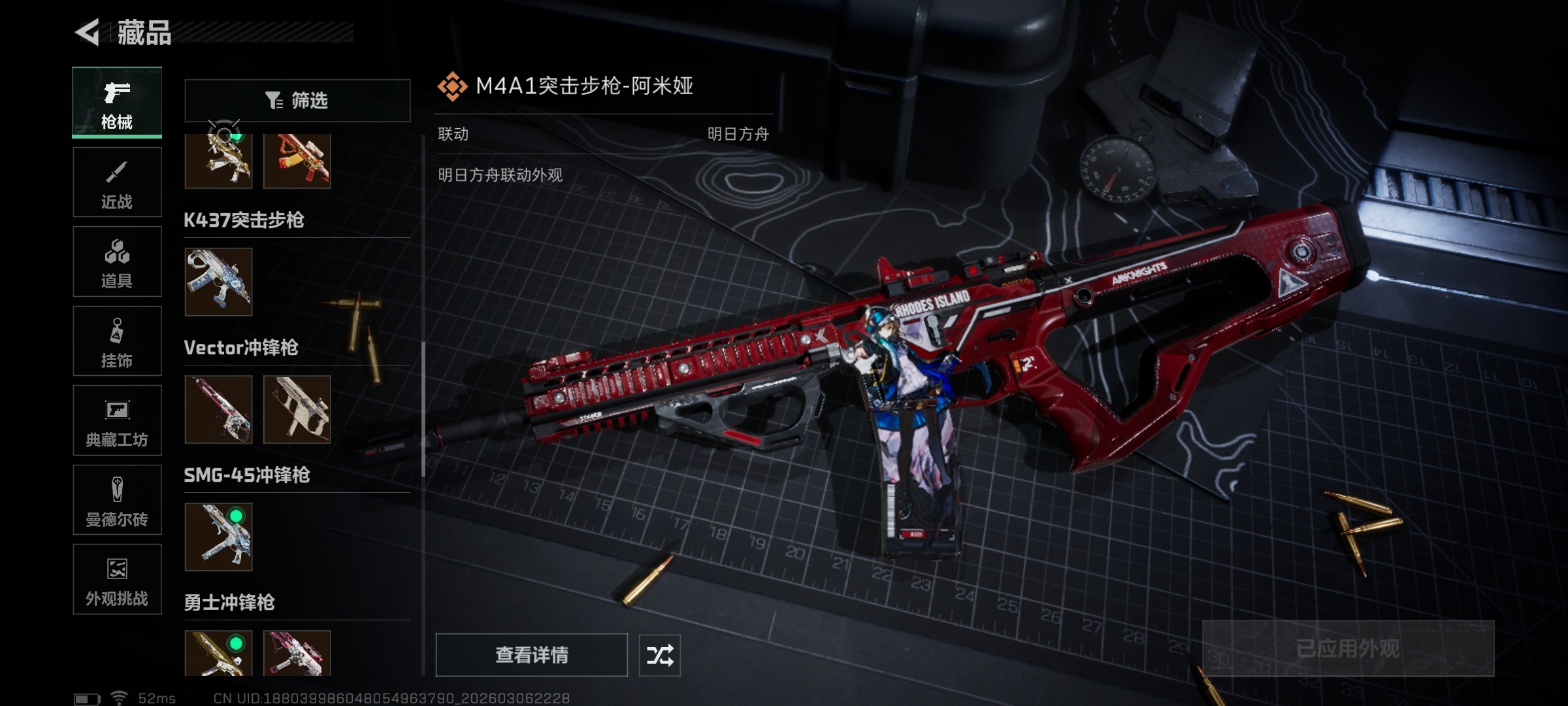Select the SMG-45 skin thumbnail
The width and height of the screenshot is (1568, 706).
(218, 537)
